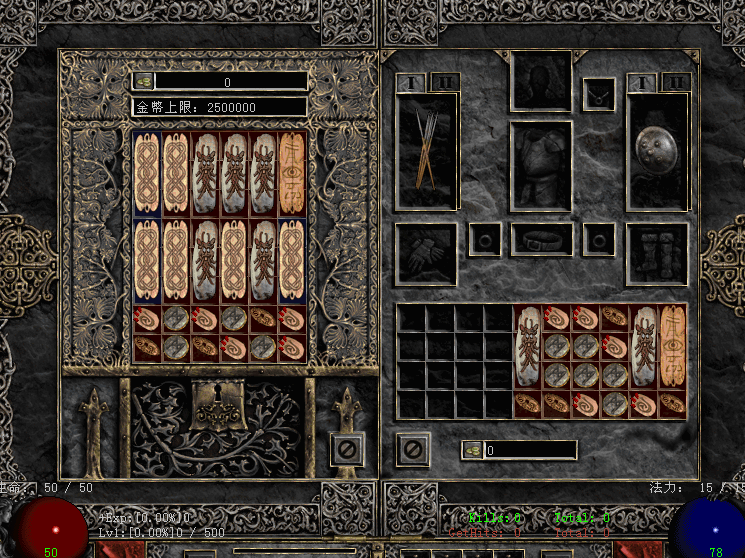Click the inventory gold drop button
This screenshot has height=558, width=745.
click(472, 451)
